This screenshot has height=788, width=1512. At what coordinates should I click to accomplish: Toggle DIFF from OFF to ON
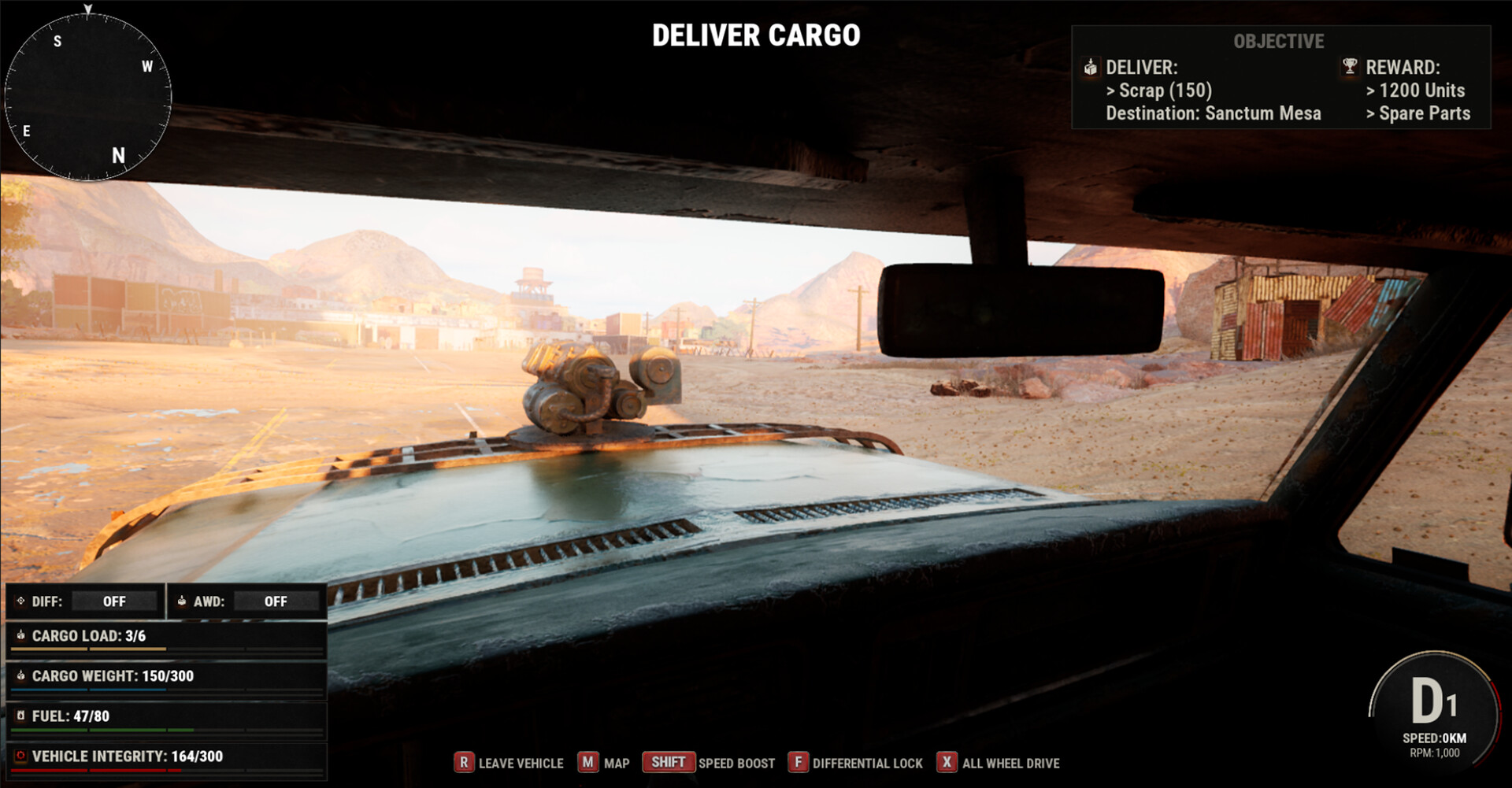coord(114,601)
